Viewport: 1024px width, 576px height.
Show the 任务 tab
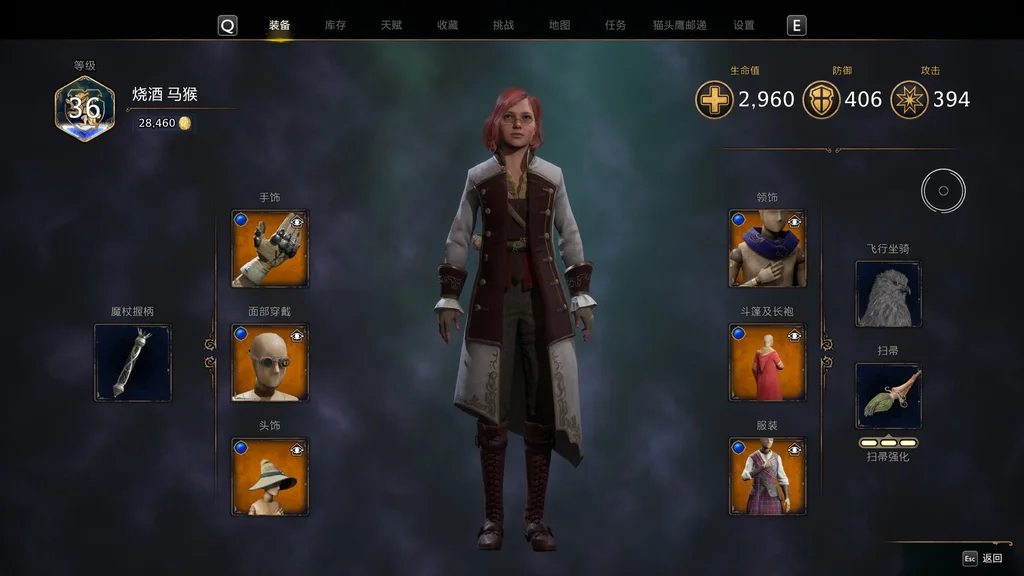615,25
